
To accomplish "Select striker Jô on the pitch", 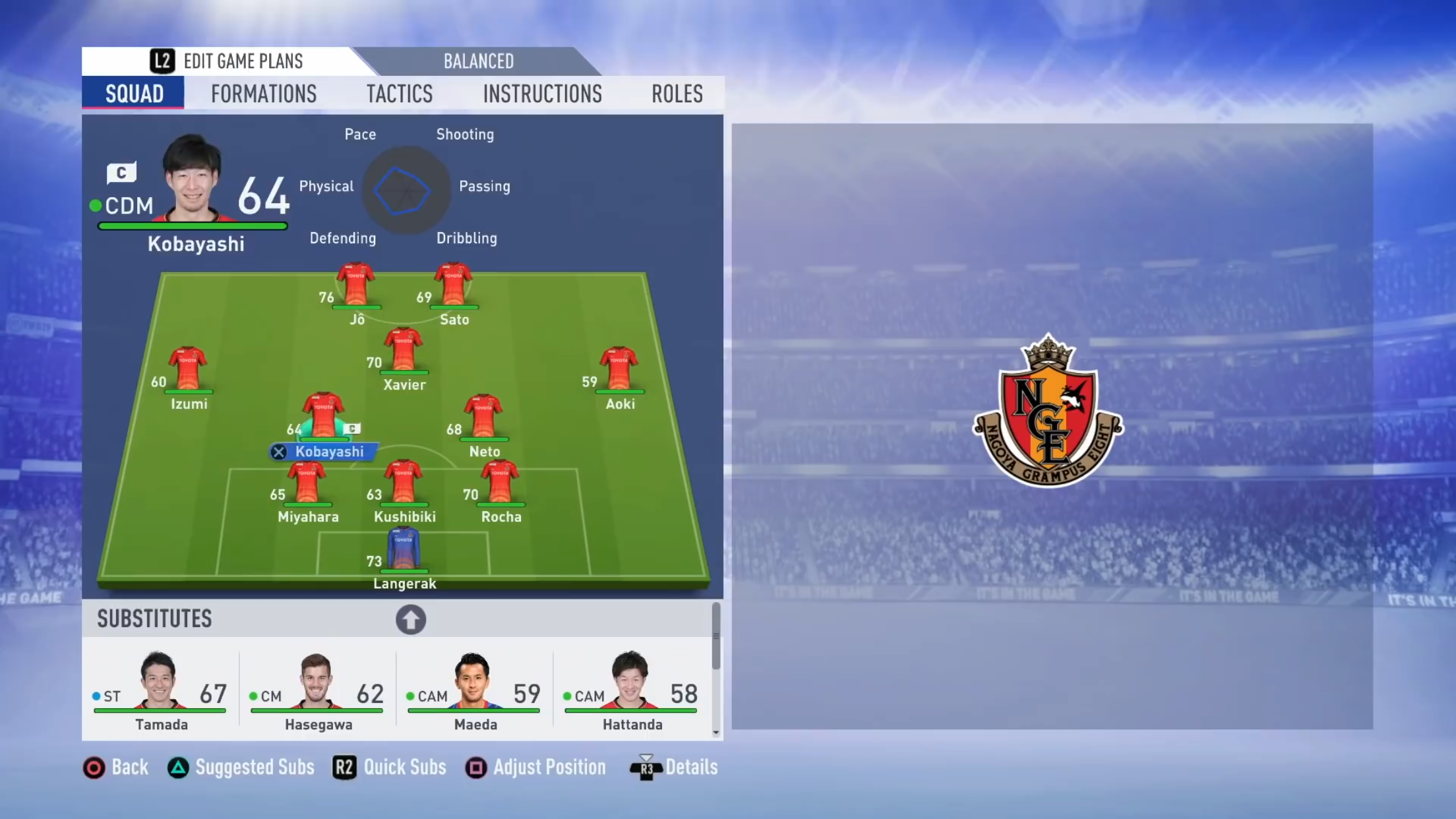I will [x=356, y=285].
